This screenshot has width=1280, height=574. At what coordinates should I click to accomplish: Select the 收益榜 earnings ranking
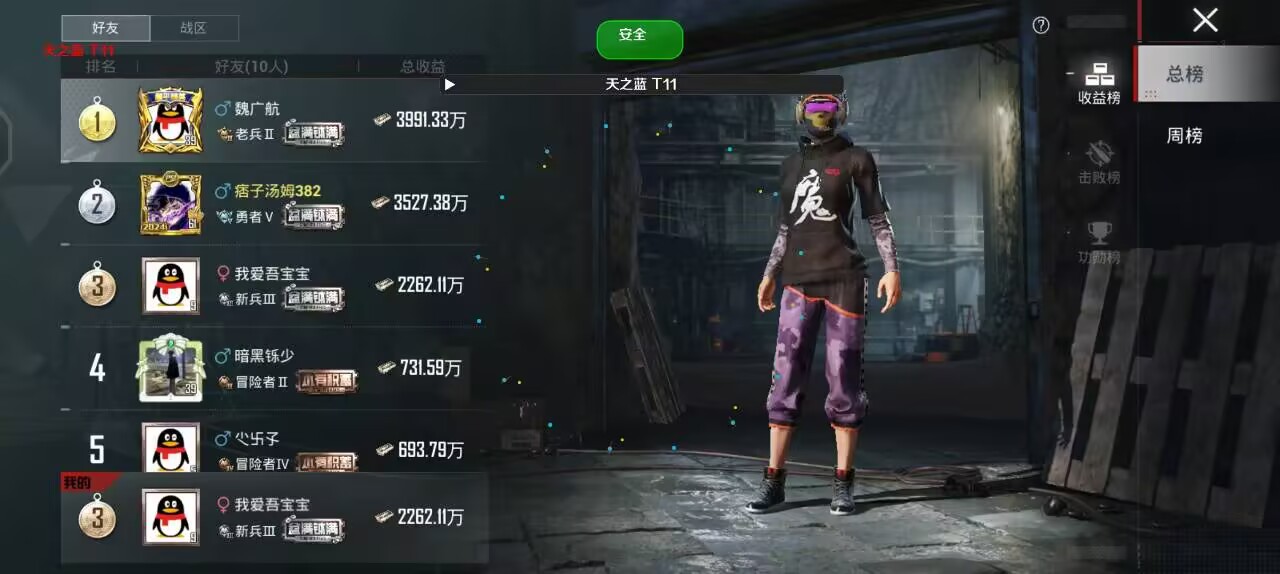pos(1099,83)
